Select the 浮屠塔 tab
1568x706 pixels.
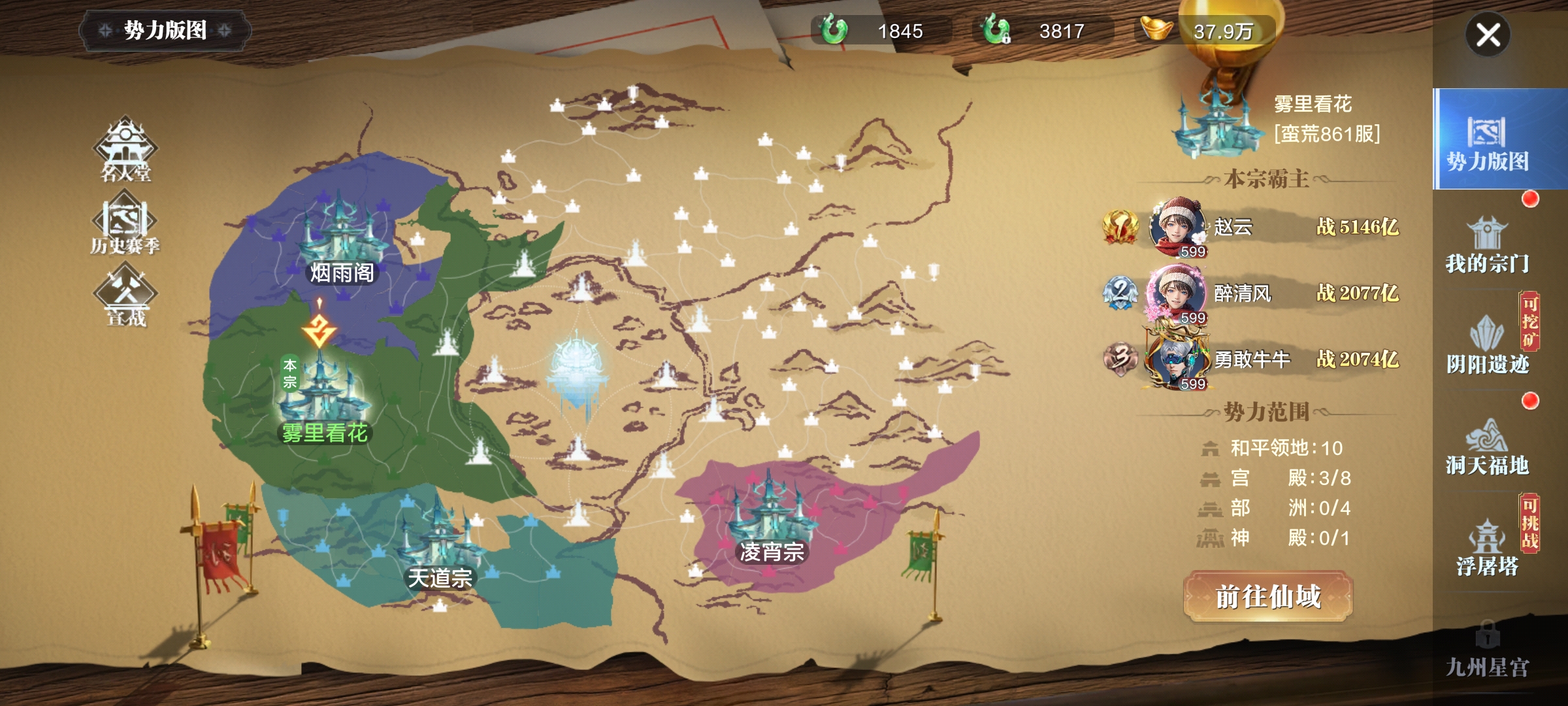pos(1487,548)
